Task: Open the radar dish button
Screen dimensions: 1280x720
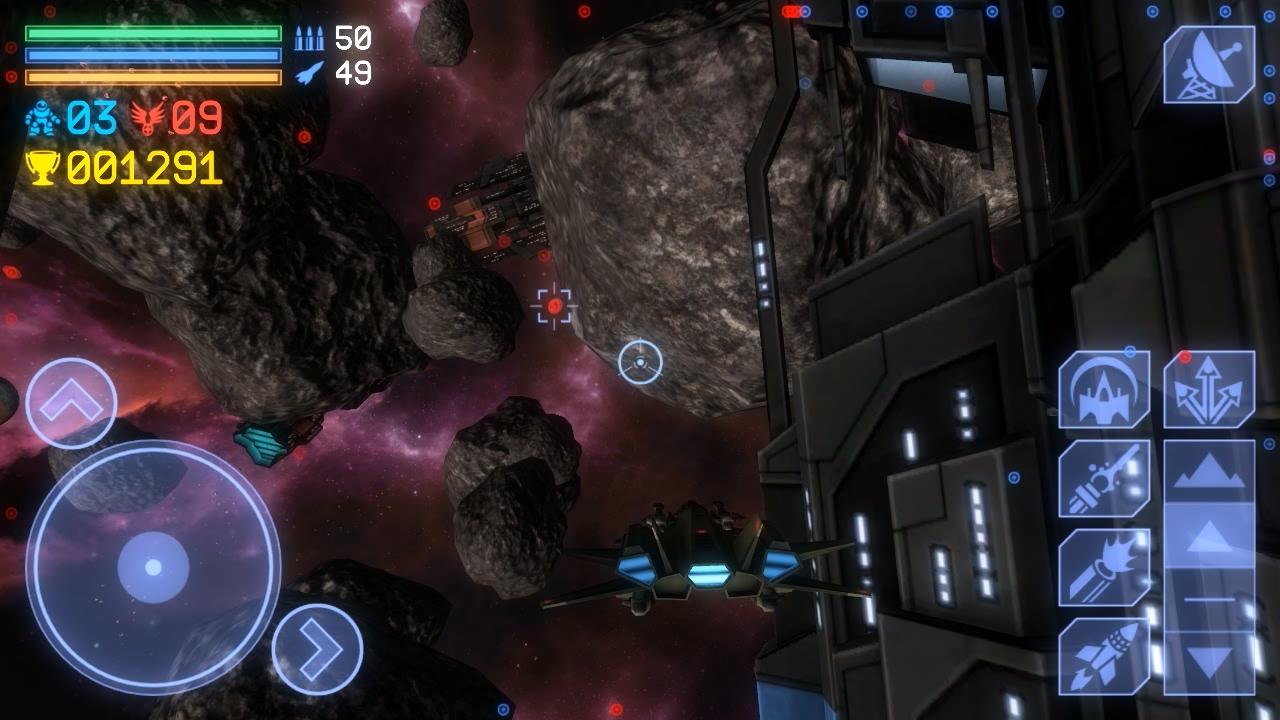Action: [1209, 65]
